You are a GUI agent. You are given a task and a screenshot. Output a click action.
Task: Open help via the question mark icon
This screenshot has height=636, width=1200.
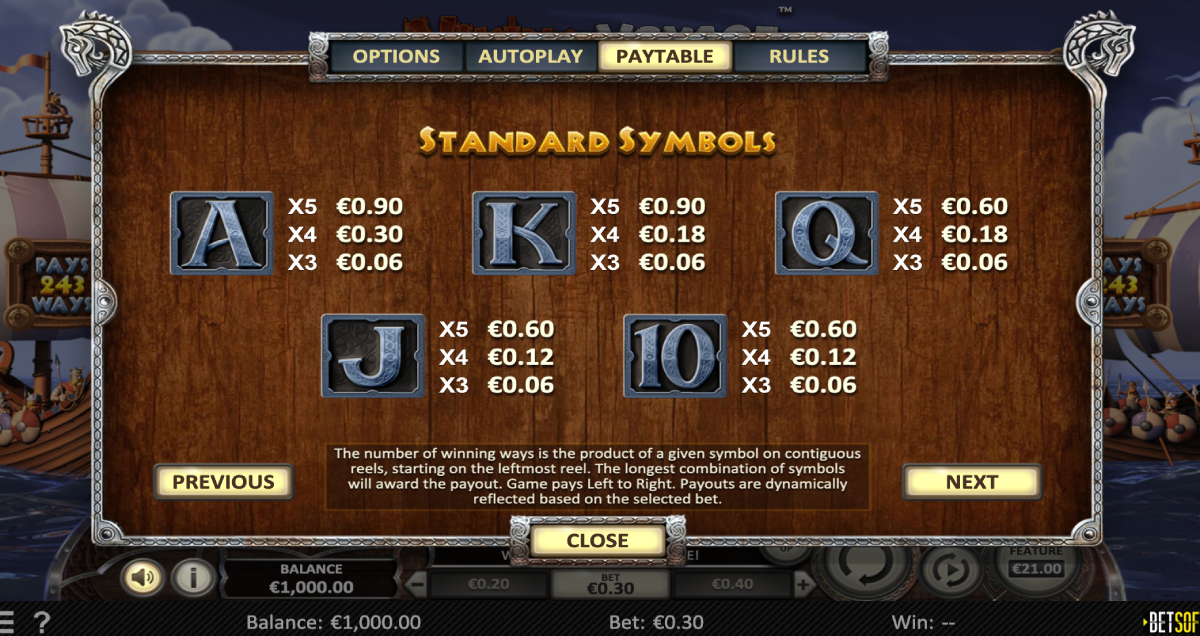click(42, 622)
